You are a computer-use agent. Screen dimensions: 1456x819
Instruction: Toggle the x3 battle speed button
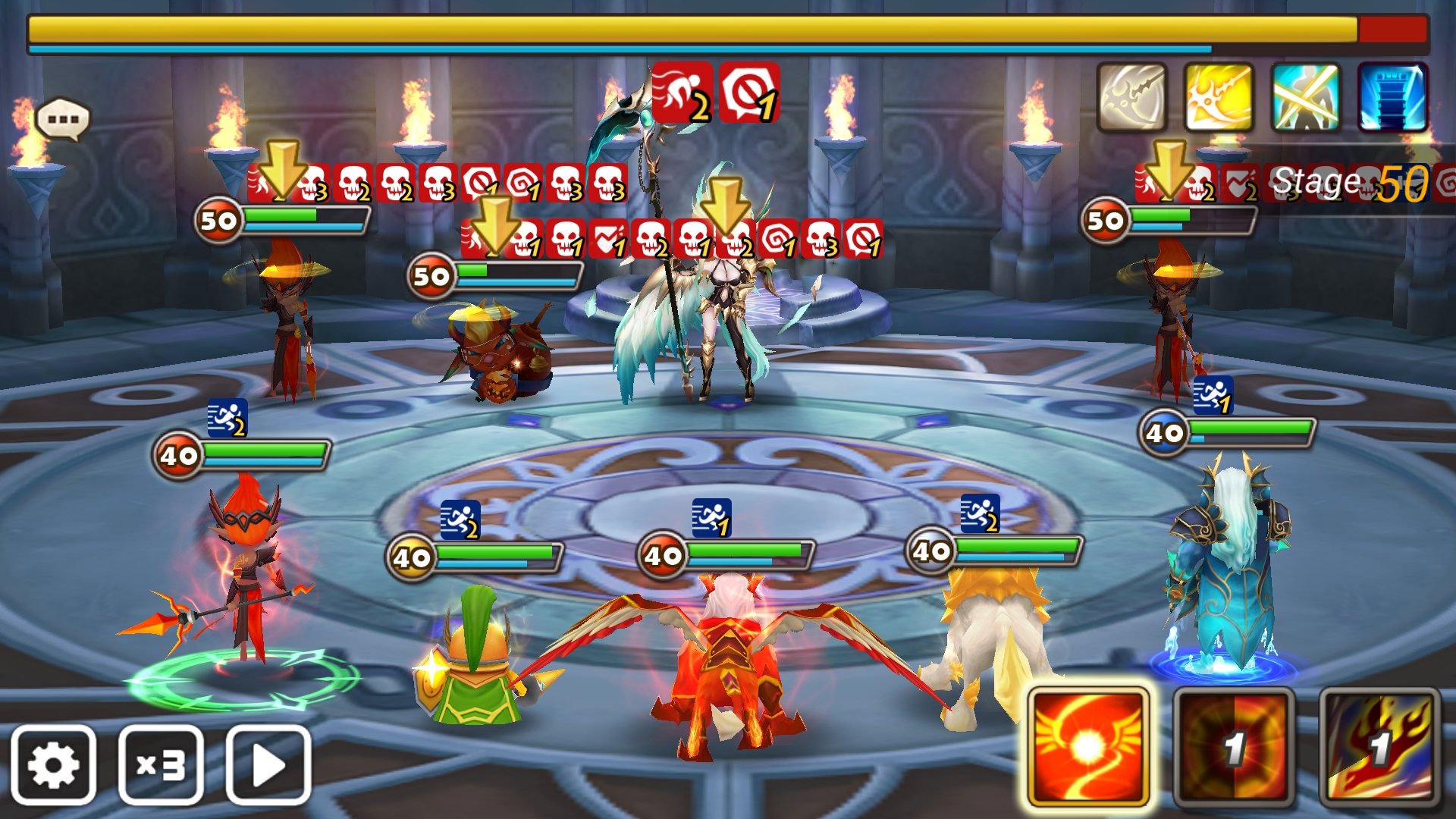tap(161, 764)
